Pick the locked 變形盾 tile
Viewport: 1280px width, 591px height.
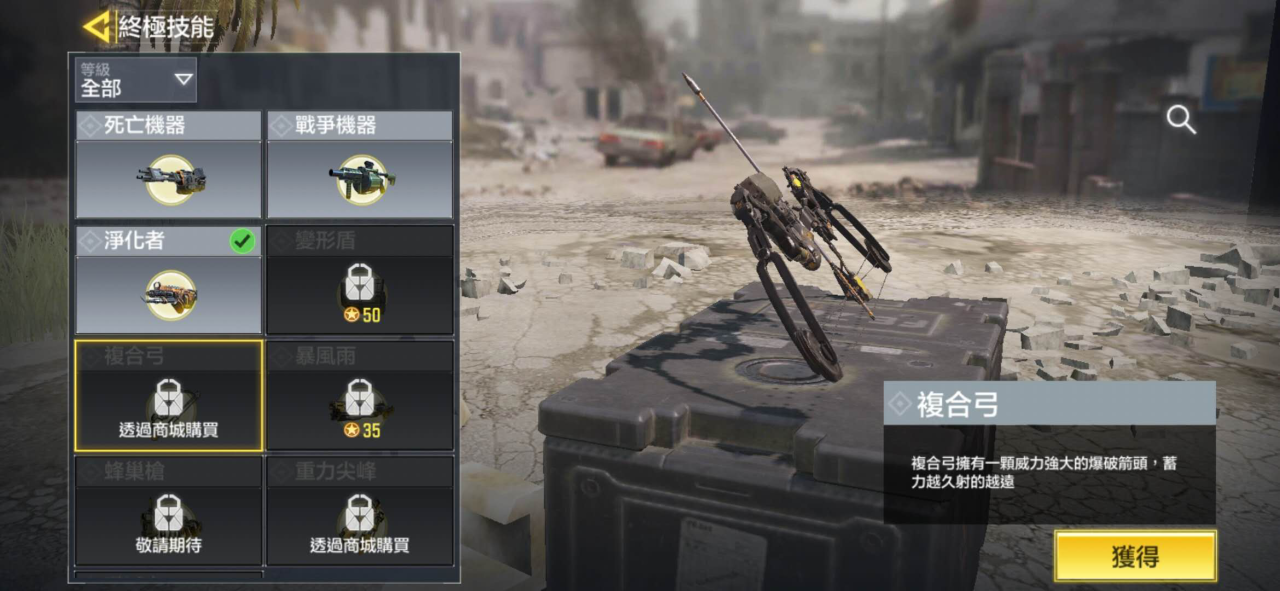click(360, 280)
